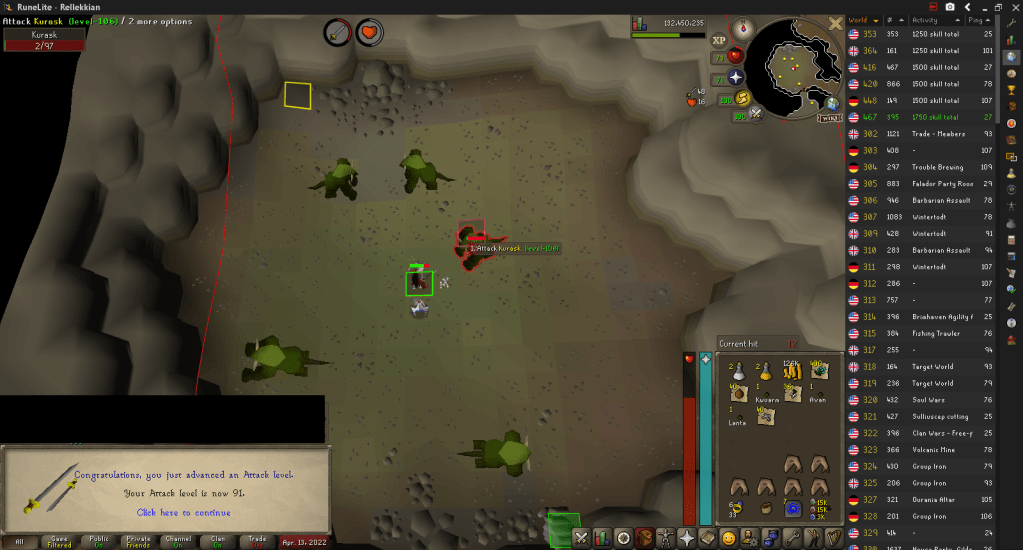Click the compass above the minimap
Viewport: 1023px width, 550px height.
(x=742, y=27)
